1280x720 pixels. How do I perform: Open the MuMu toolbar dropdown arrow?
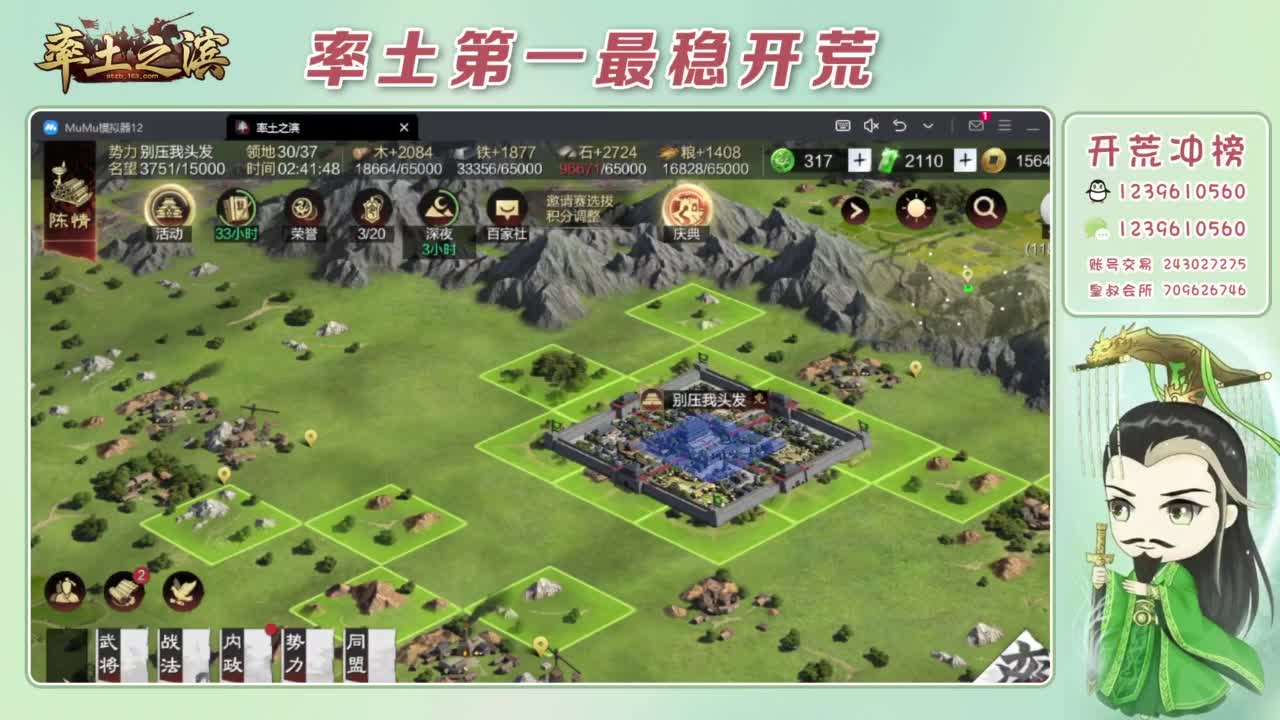point(928,125)
